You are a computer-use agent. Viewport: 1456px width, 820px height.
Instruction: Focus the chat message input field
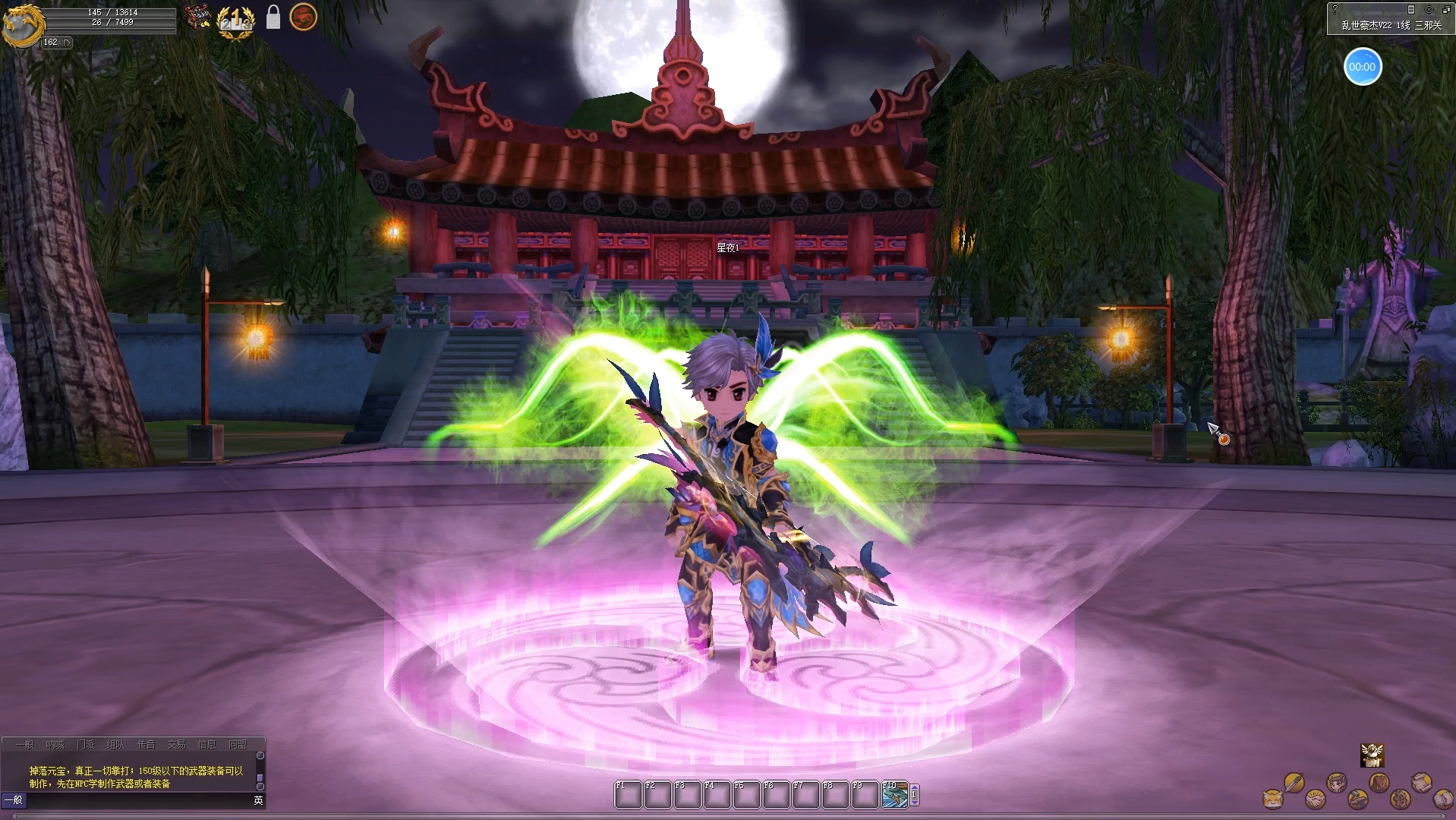click(x=137, y=800)
